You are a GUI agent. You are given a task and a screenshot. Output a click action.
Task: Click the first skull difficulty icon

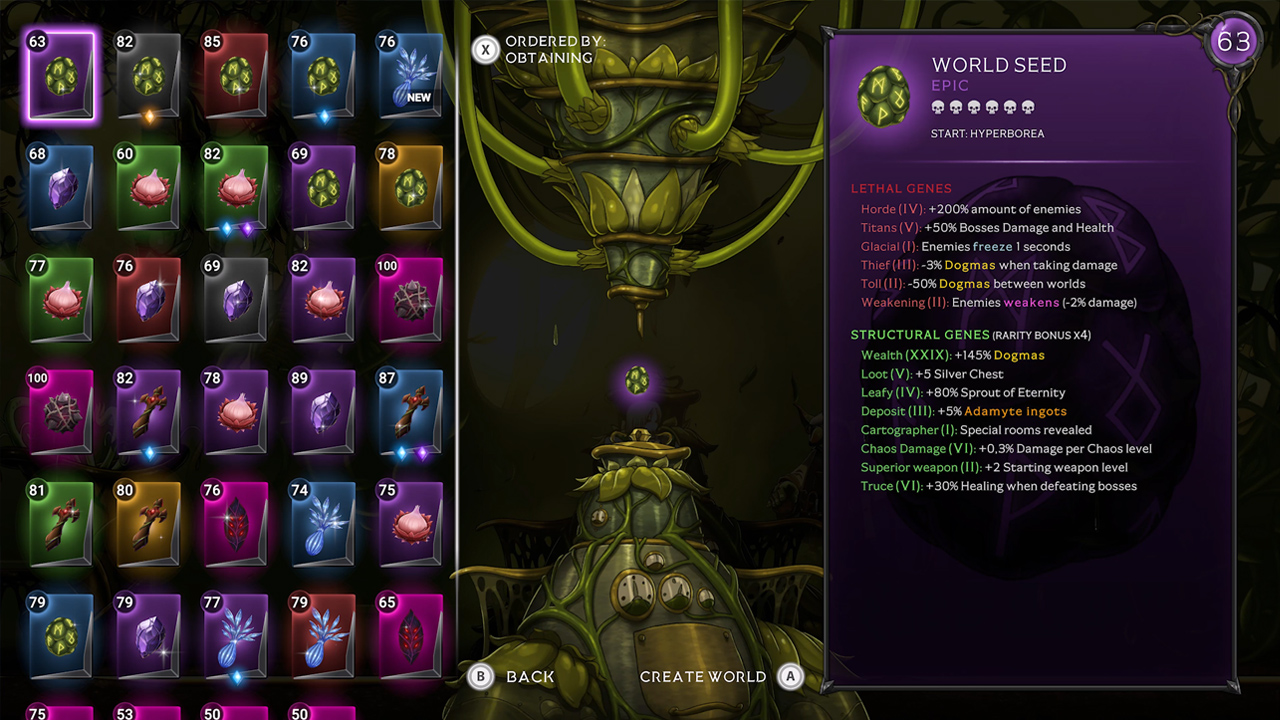coord(937,105)
